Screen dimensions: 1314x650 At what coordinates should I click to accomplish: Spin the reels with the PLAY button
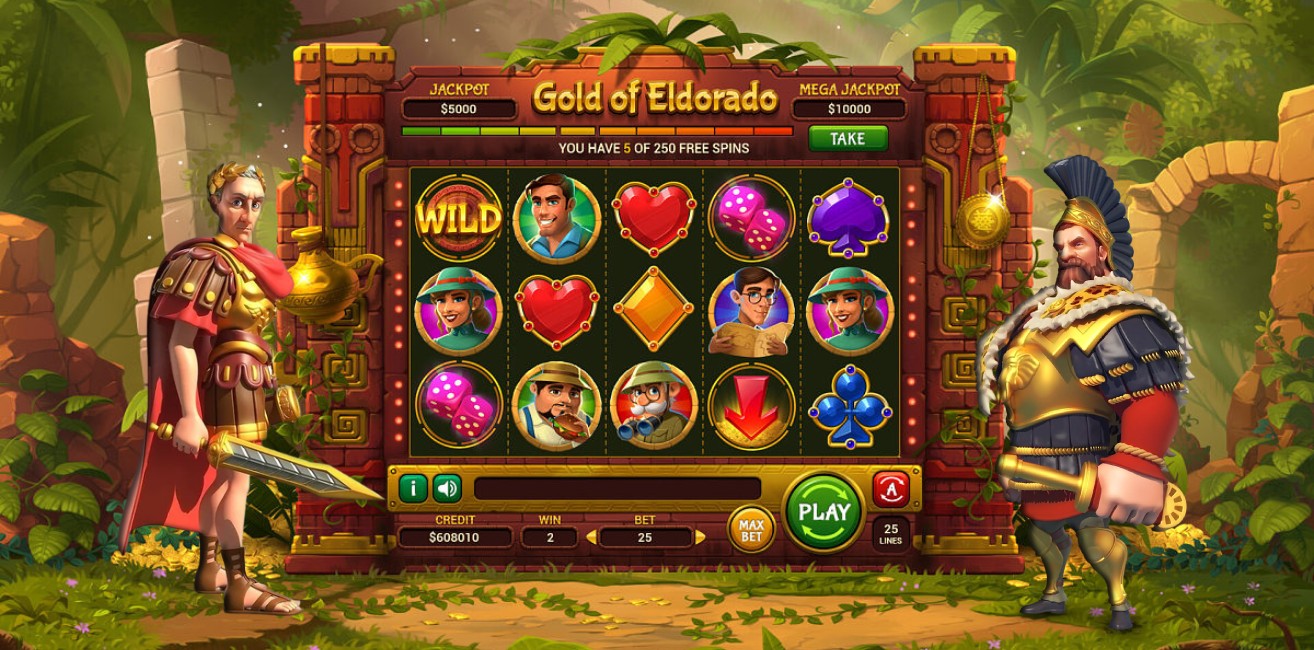[x=824, y=512]
